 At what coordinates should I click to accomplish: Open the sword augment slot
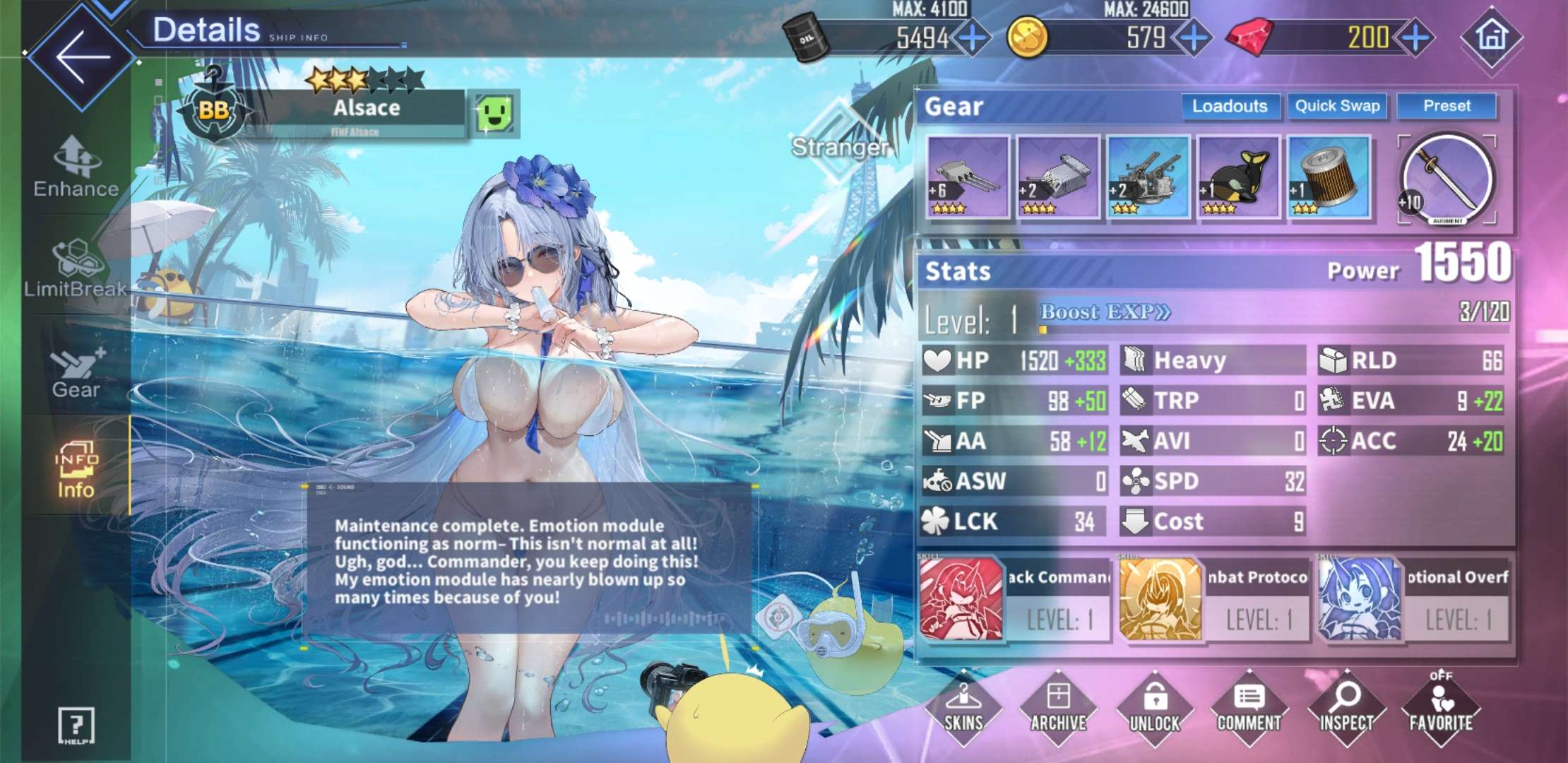pos(1447,179)
